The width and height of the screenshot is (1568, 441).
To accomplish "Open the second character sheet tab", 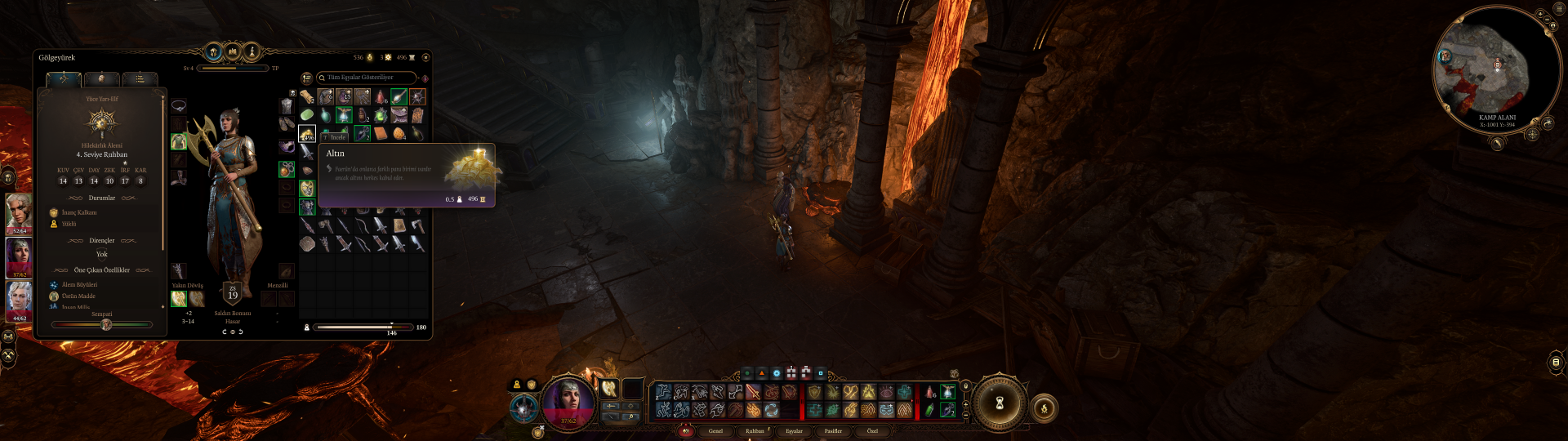I will pyautogui.click(x=102, y=79).
